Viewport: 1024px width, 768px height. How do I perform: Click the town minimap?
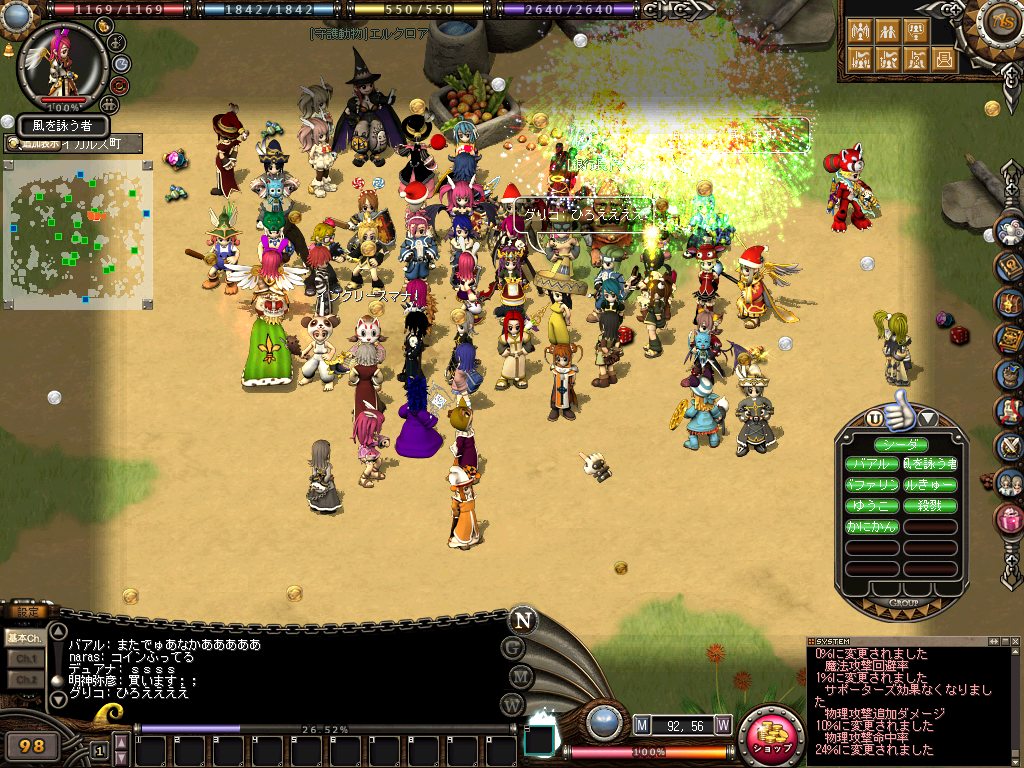[x=78, y=232]
